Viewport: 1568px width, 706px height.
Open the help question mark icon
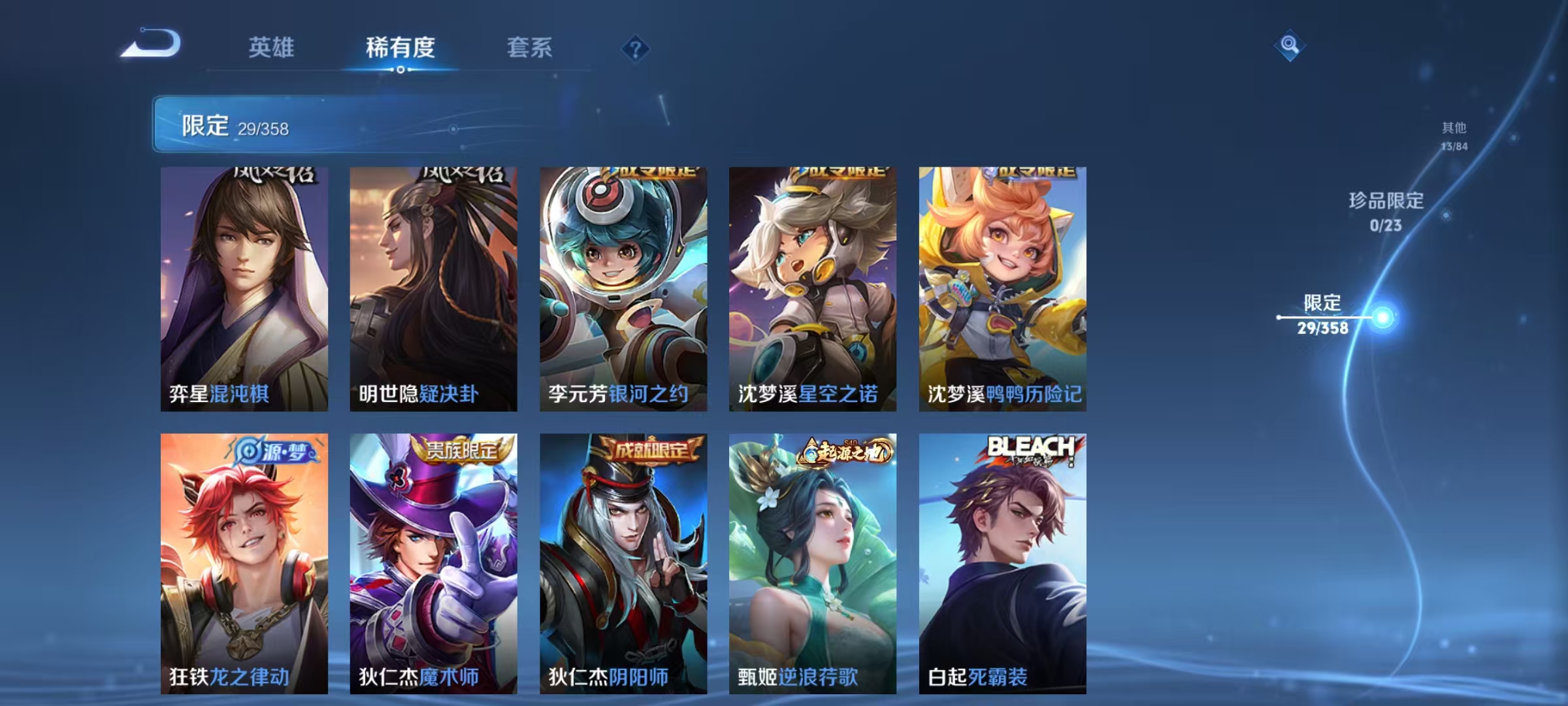point(636,48)
